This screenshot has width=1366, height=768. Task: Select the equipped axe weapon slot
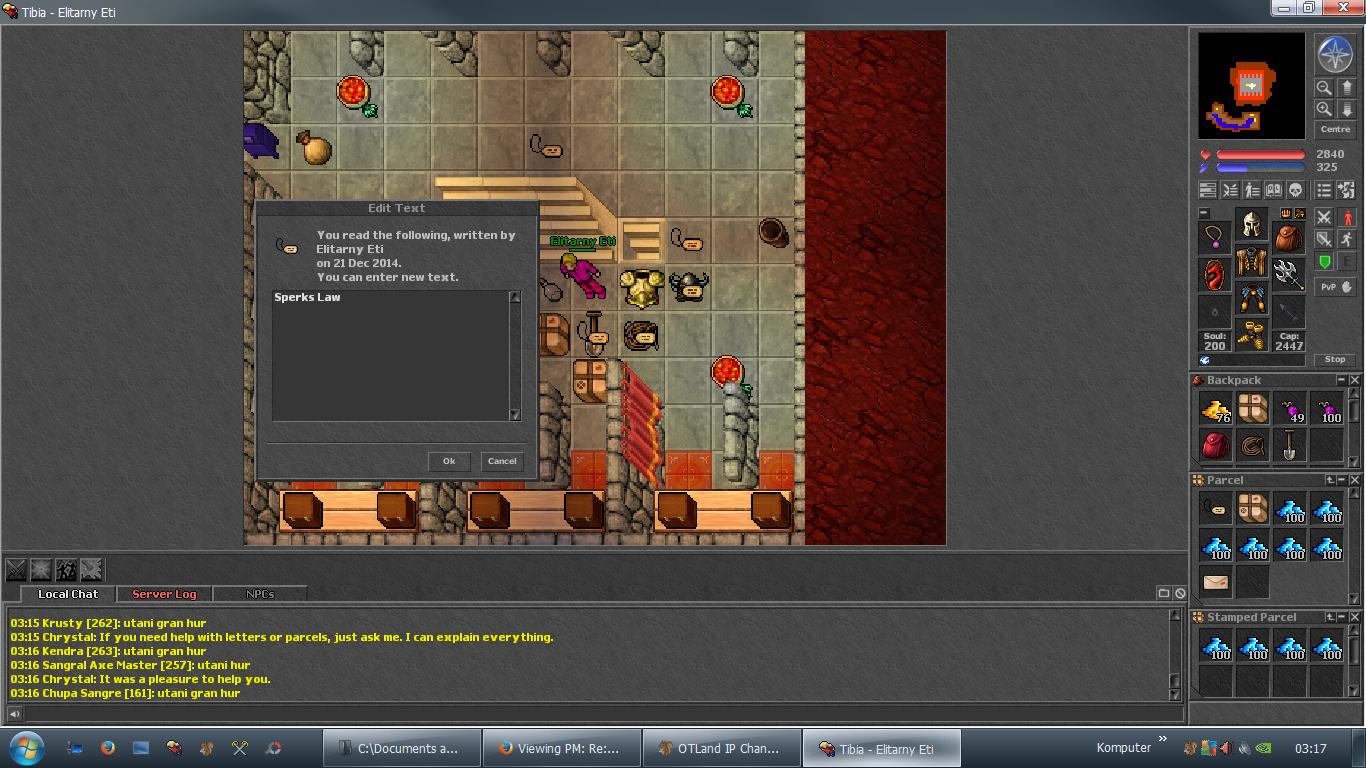(1288, 271)
